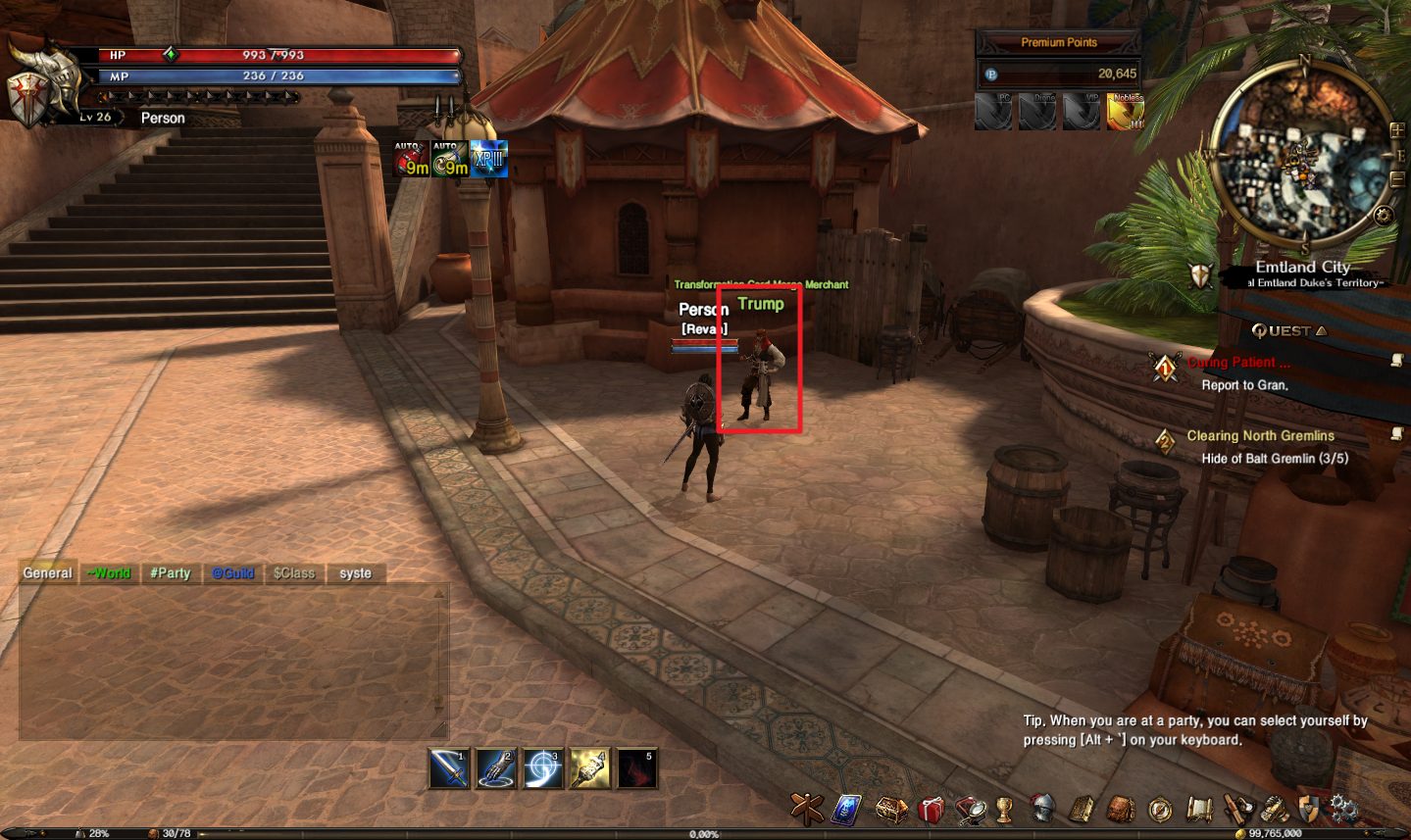
Task: Open the gears settings icon in menu bar
Action: pyautogui.click(x=1343, y=810)
